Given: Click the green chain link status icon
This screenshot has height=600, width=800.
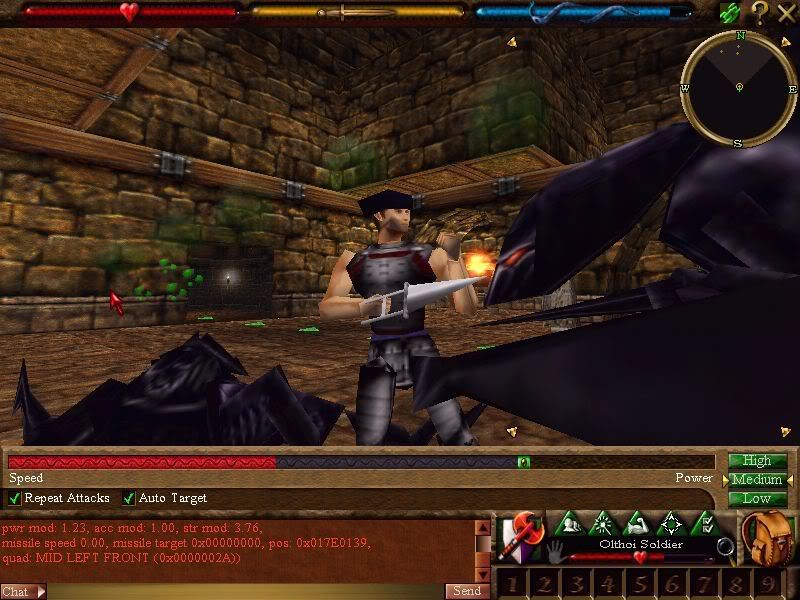Looking at the screenshot, I should (x=730, y=12).
